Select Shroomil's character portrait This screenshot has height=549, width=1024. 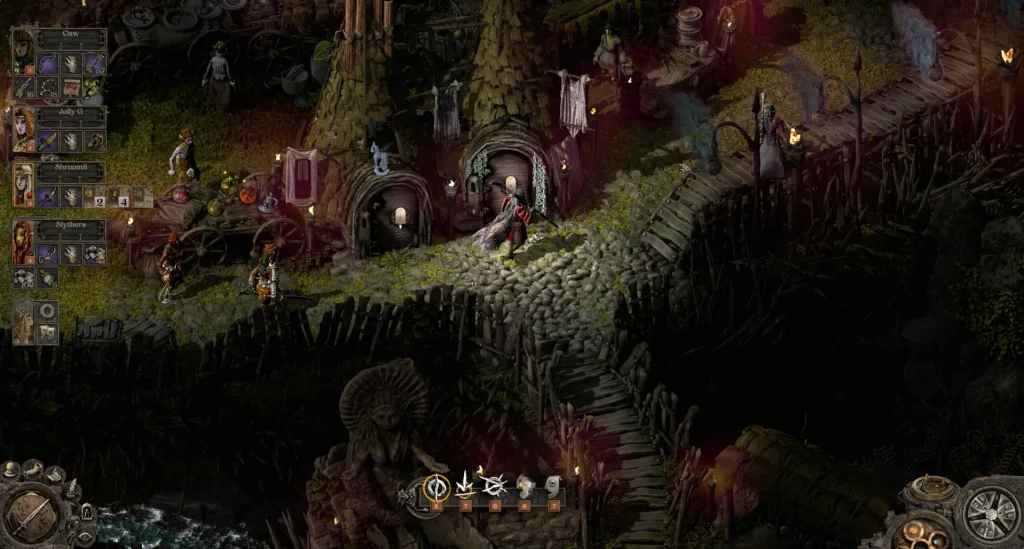click(x=24, y=184)
